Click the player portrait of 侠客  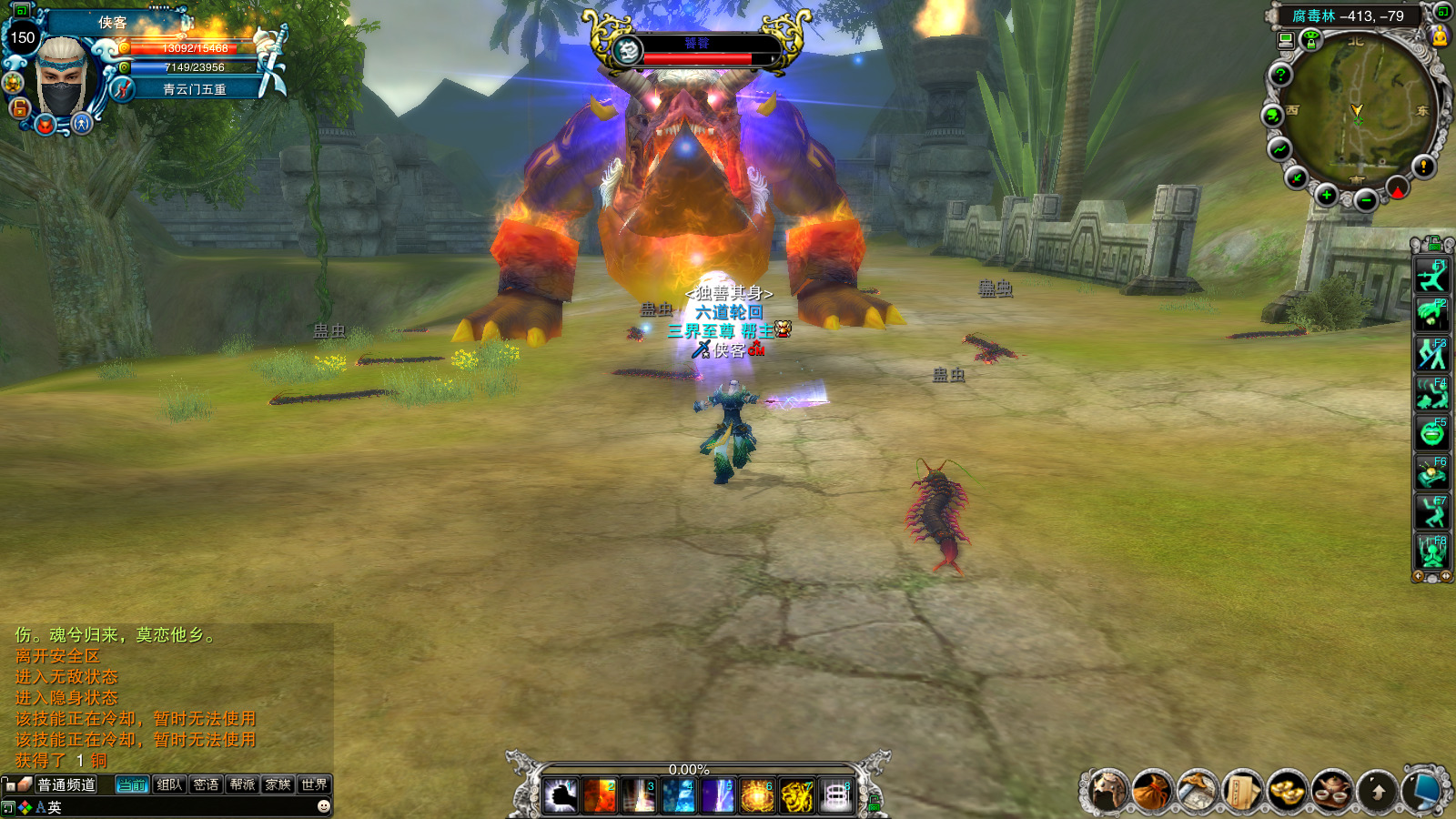(x=64, y=77)
